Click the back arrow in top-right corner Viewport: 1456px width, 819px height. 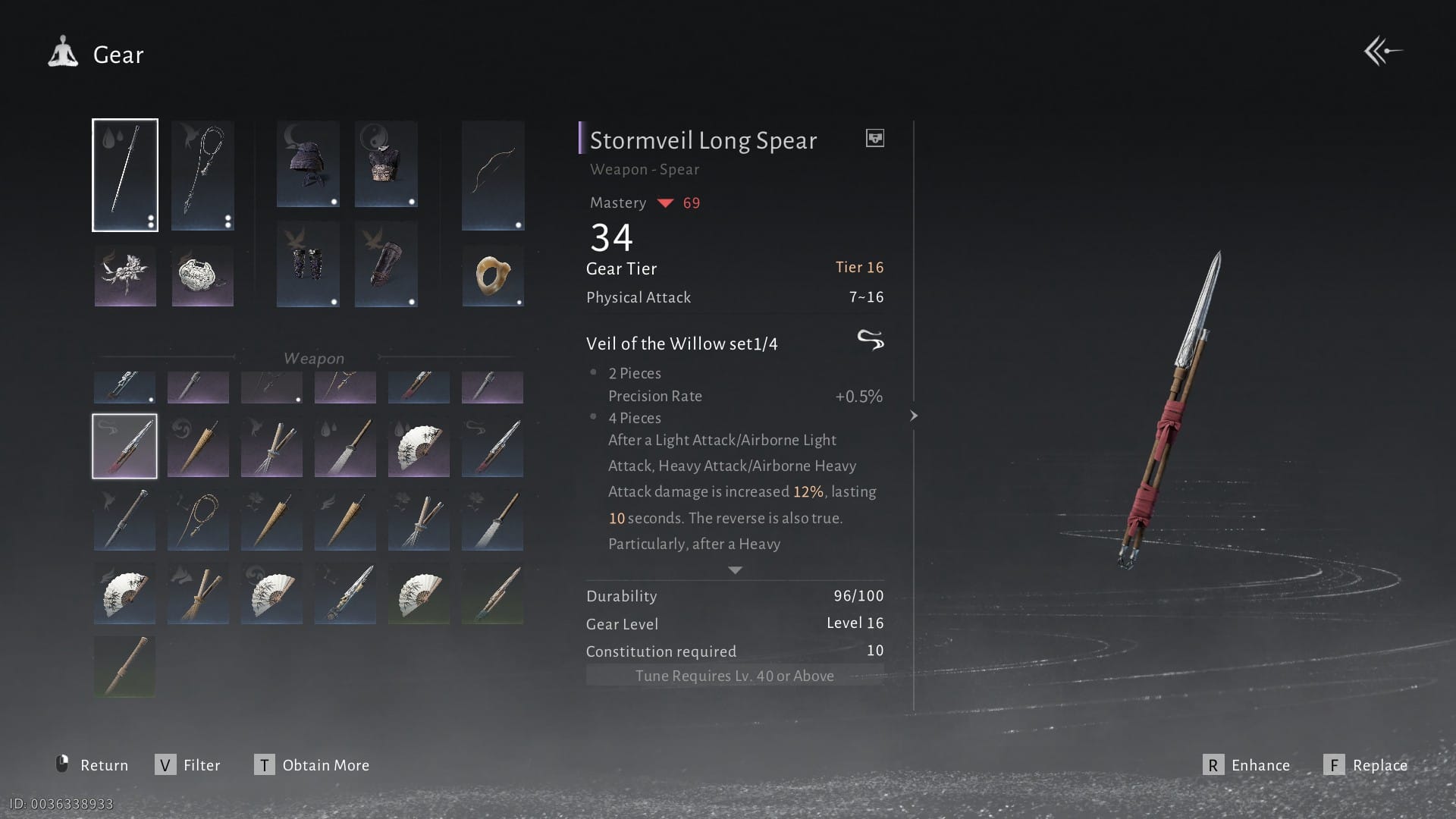click(1382, 52)
